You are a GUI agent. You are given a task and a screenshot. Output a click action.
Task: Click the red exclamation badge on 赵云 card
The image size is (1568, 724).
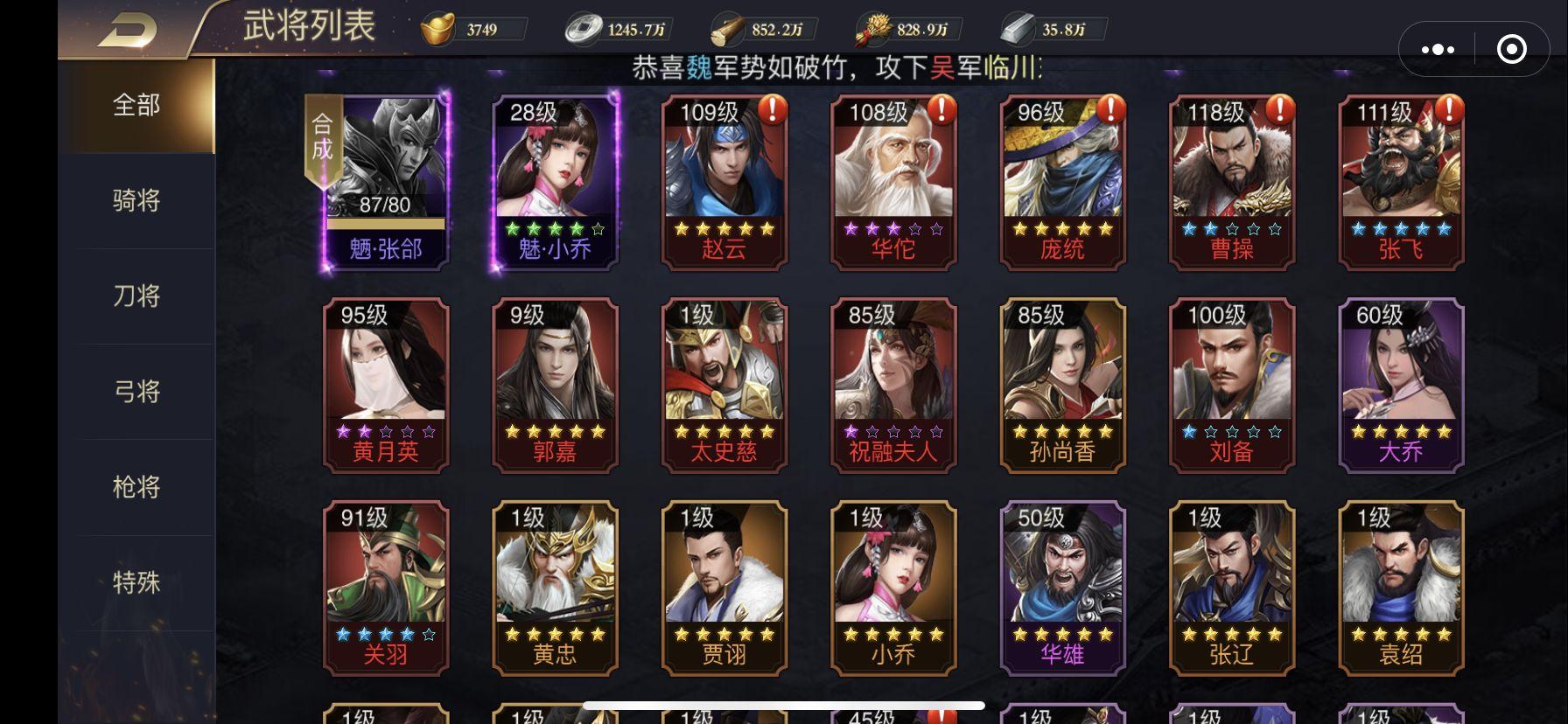(773, 110)
